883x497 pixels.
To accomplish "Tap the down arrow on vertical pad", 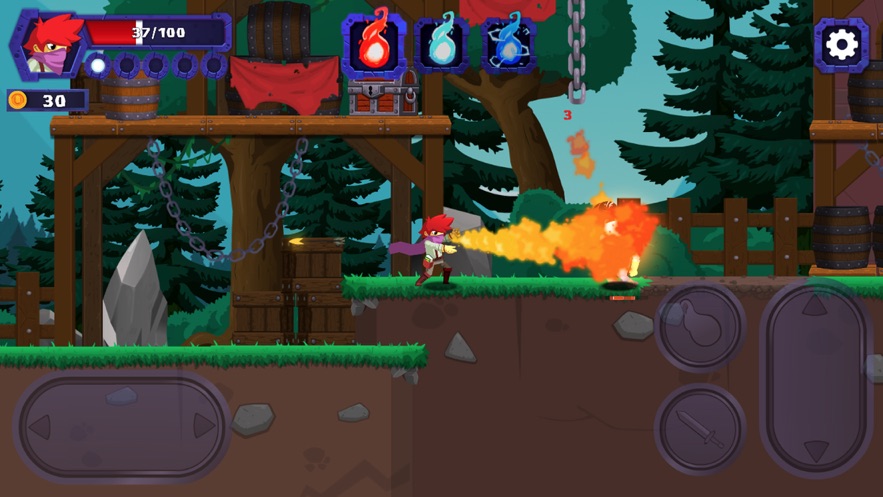I will (815, 449).
